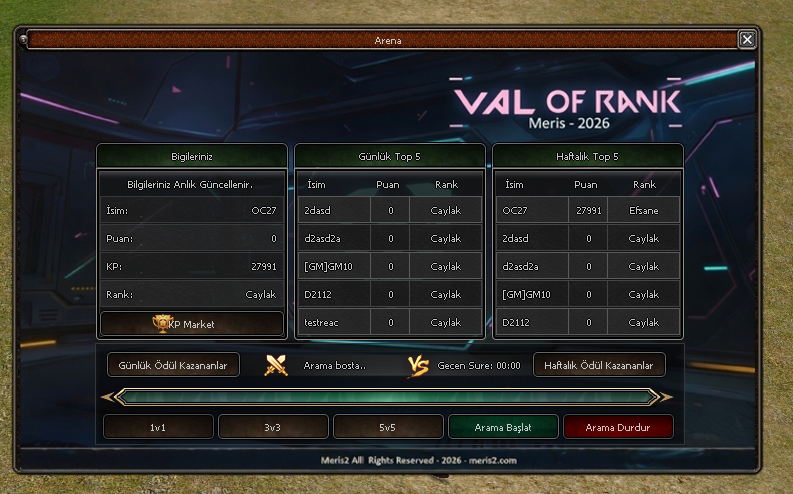The width and height of the screenshot is (793, 494).
Task: Choose the 3v3 match mode
Action: [273, 427]
